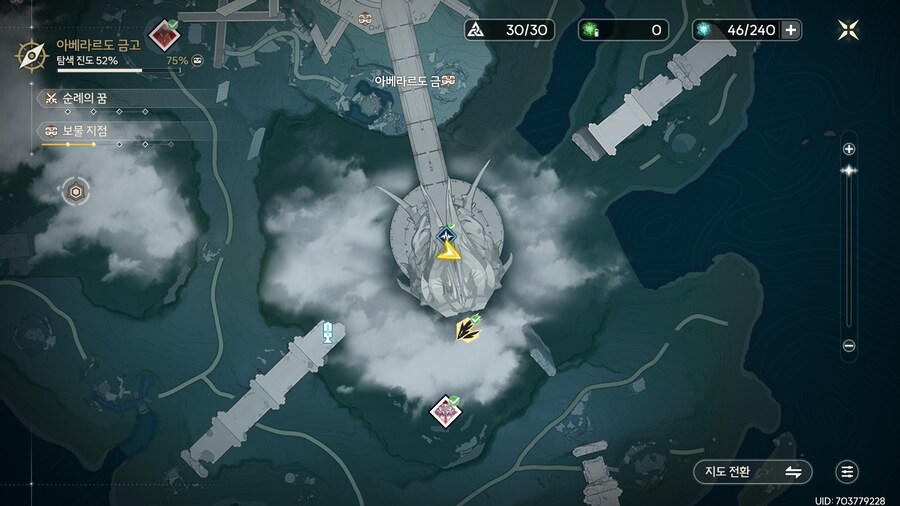This screenshot has width=900, height=506.
Task: Click the map zoom-out minus button
Action: point(849,346)
